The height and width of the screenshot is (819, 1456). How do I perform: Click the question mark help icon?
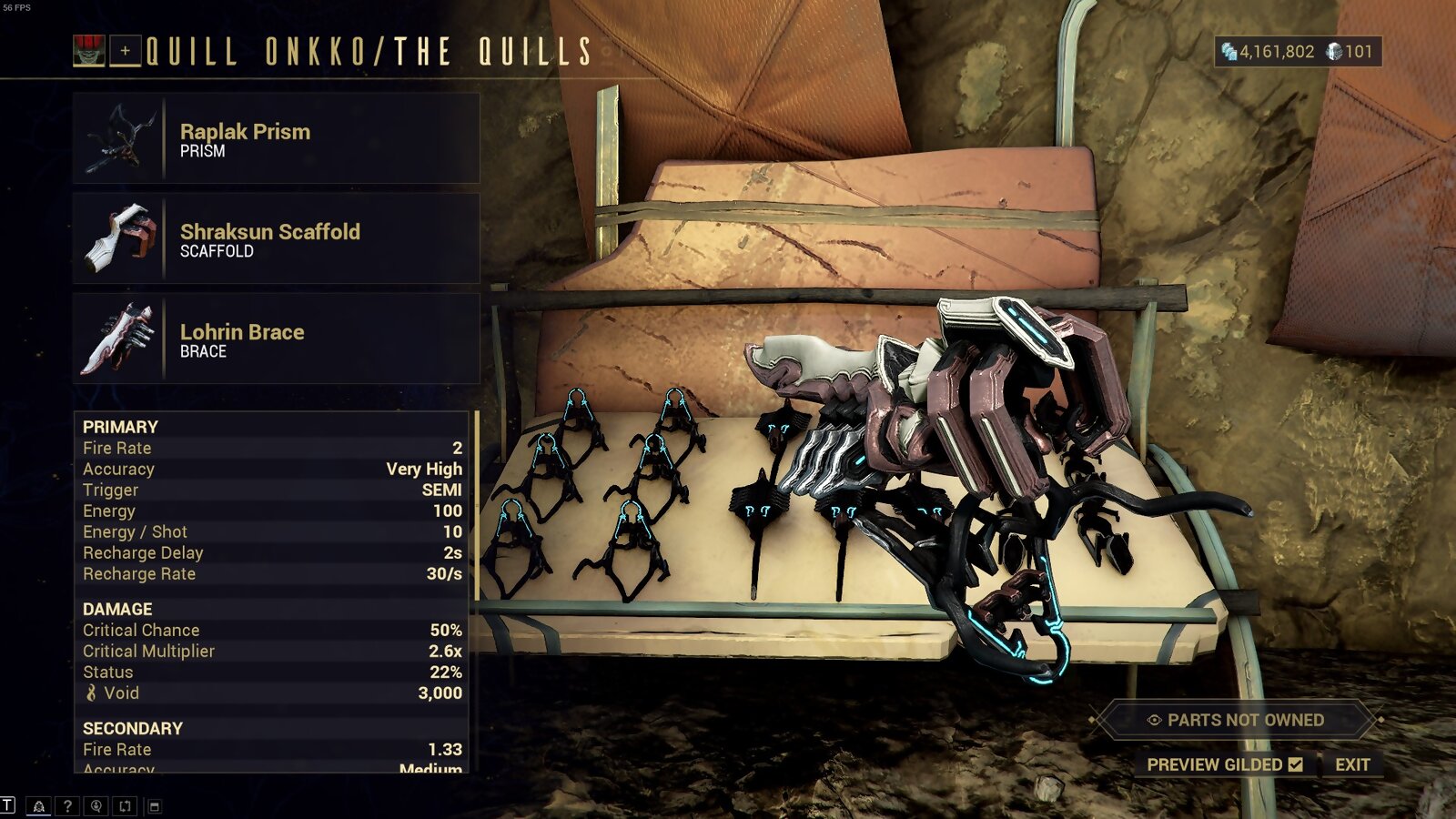67,805
